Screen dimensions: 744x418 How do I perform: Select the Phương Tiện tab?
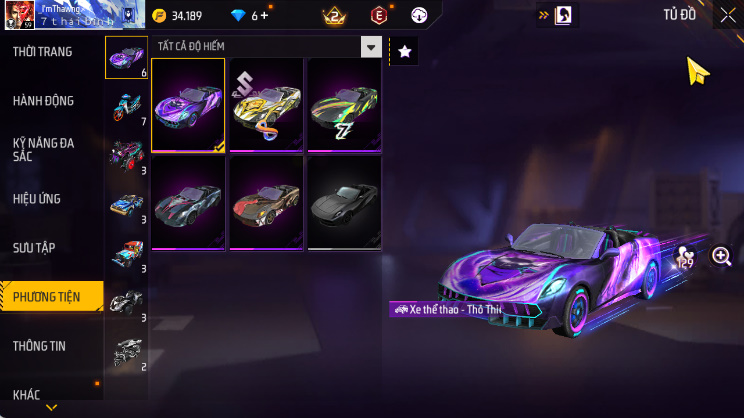click(x=50, y=296)
